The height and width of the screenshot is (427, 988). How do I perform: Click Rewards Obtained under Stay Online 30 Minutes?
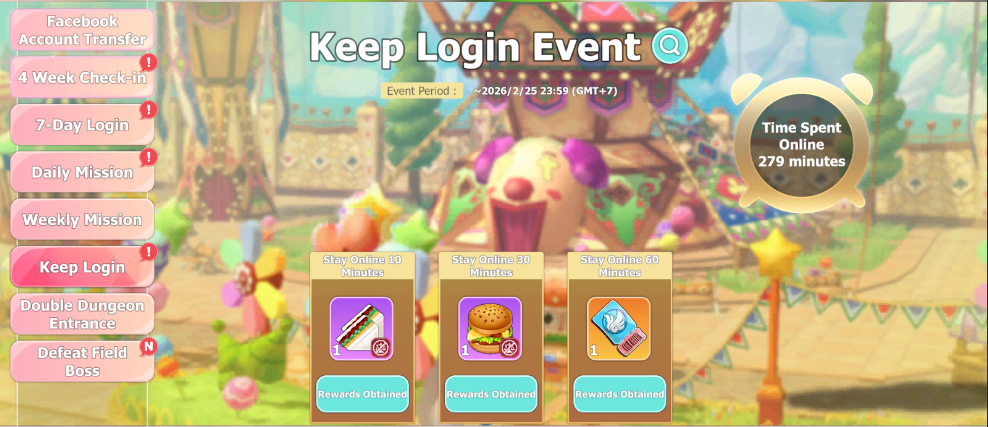490,394
